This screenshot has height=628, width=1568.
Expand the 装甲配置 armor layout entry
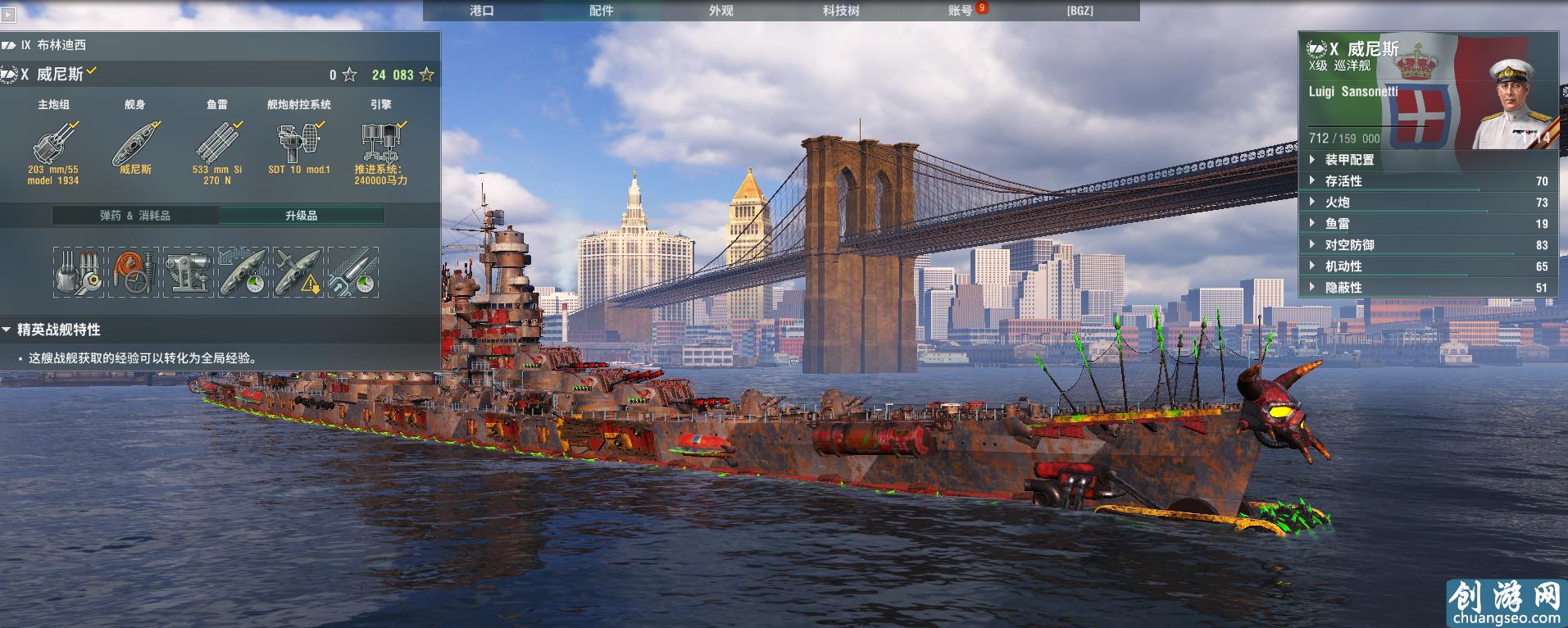tap(1350, 160)
